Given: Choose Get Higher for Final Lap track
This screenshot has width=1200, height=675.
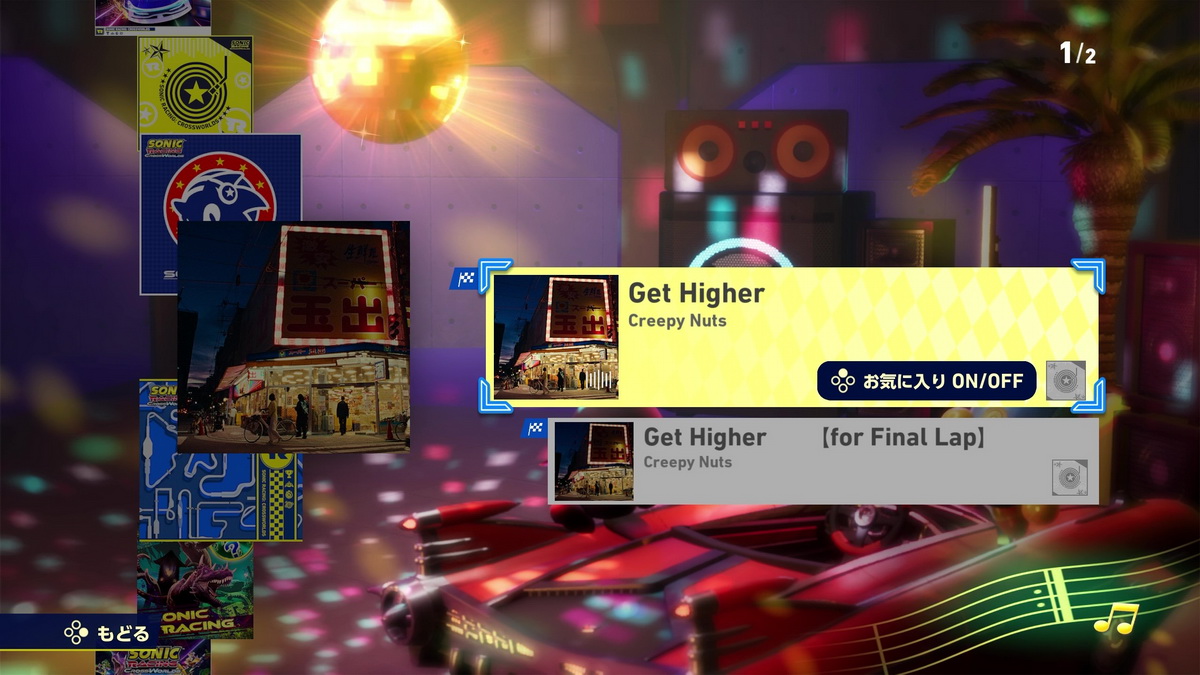Looking at the screenshot, I should (x=820, y=460).
